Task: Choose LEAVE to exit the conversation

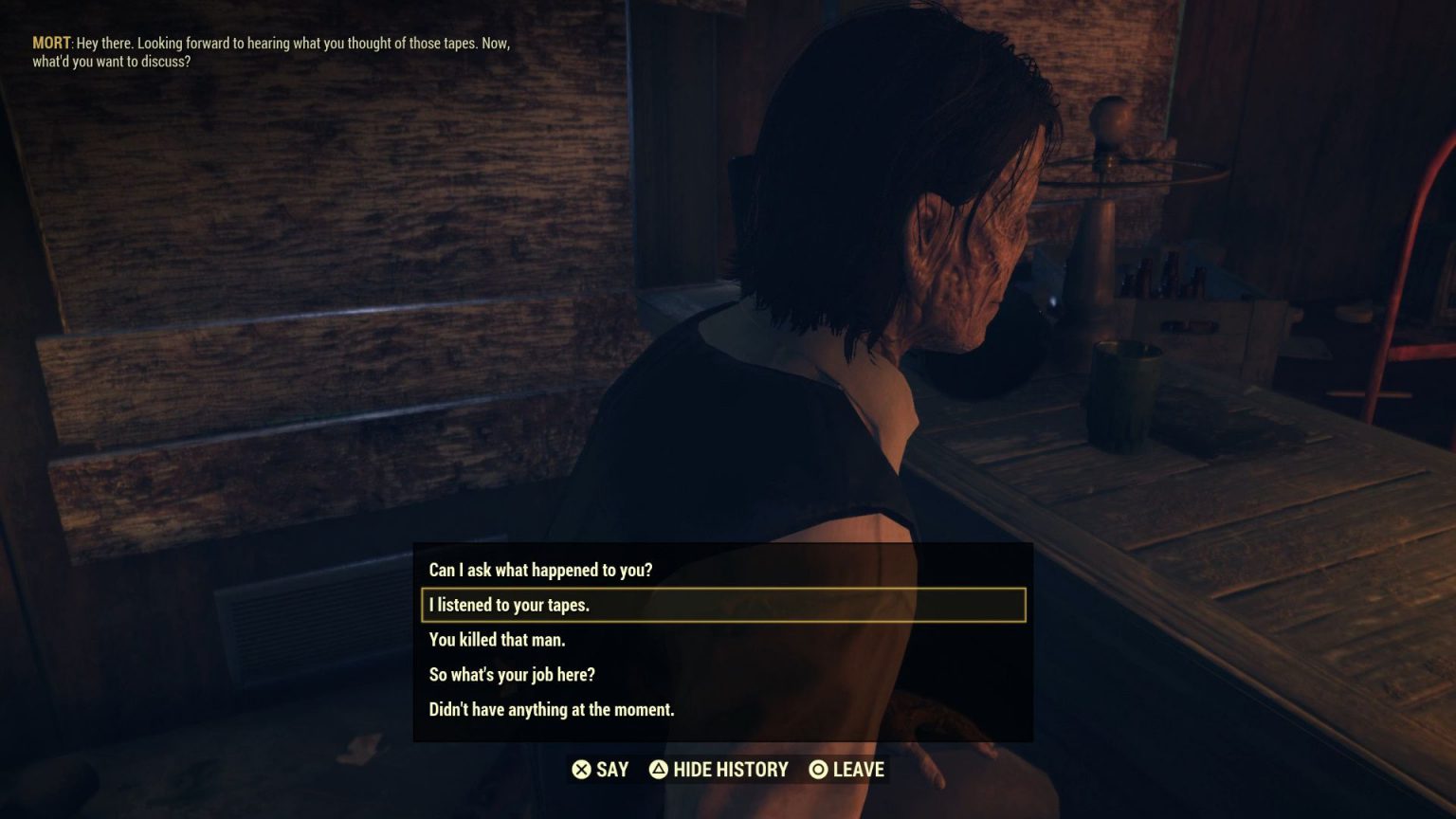Action: click(855, 770)
